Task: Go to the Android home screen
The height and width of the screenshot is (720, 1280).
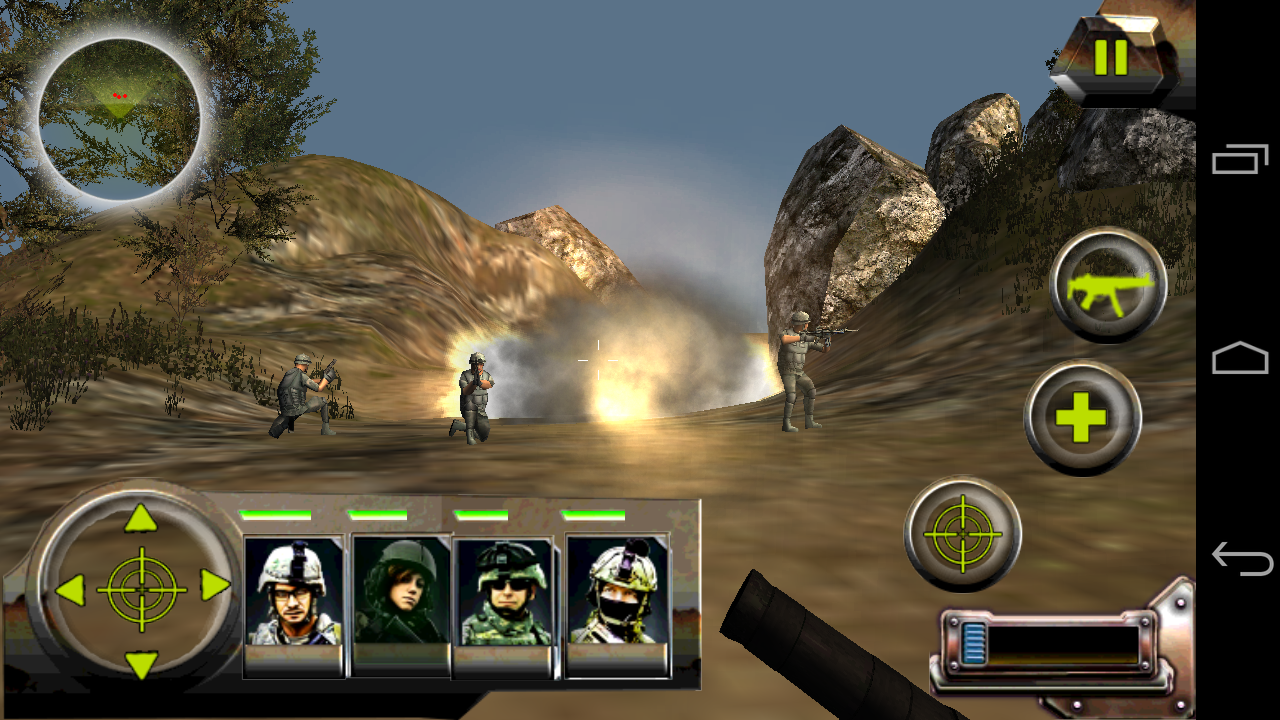Action: pyautogui.click(x=1240, y=359)
